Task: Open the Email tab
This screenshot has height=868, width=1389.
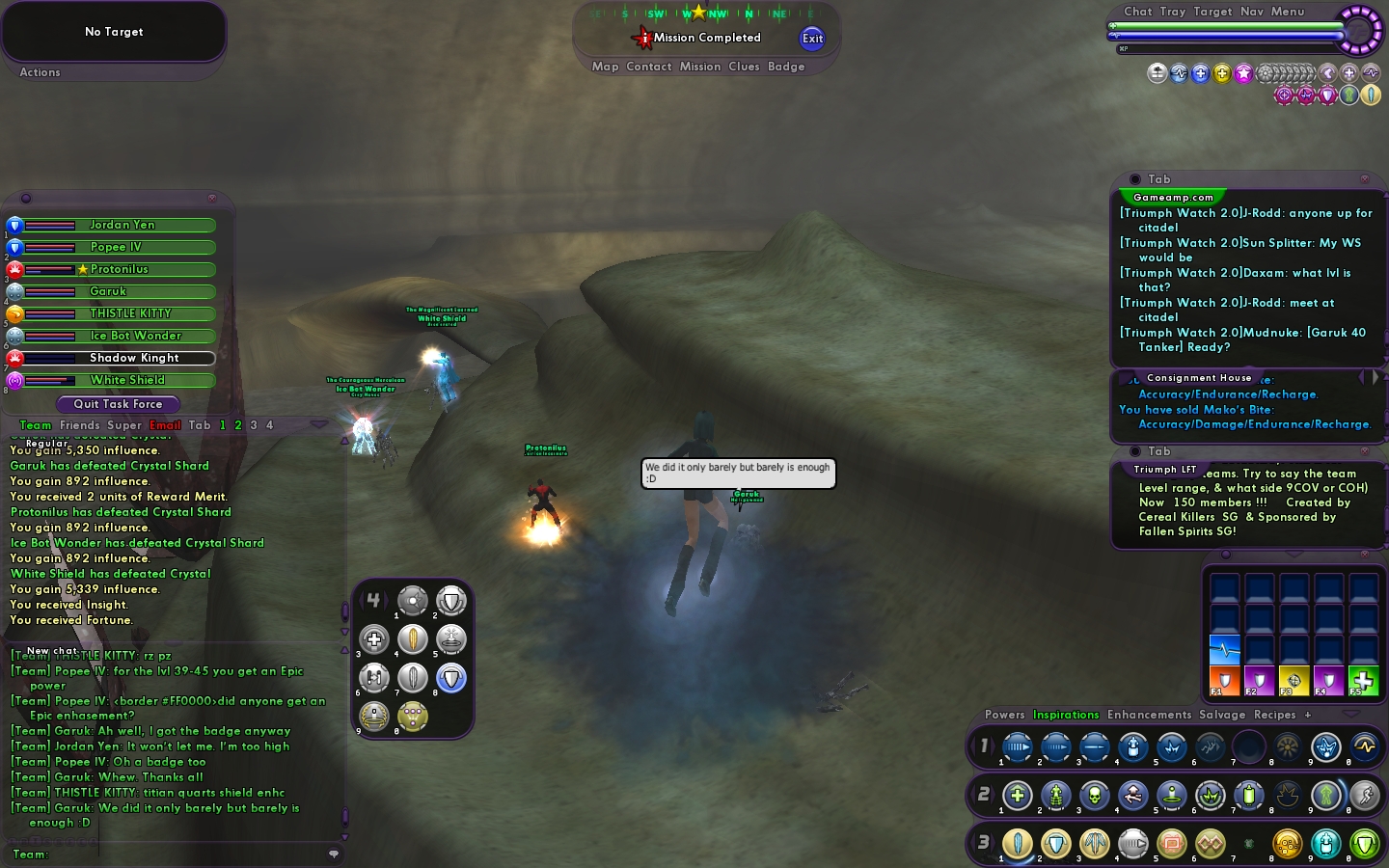Action: click(x=165, y=425)
